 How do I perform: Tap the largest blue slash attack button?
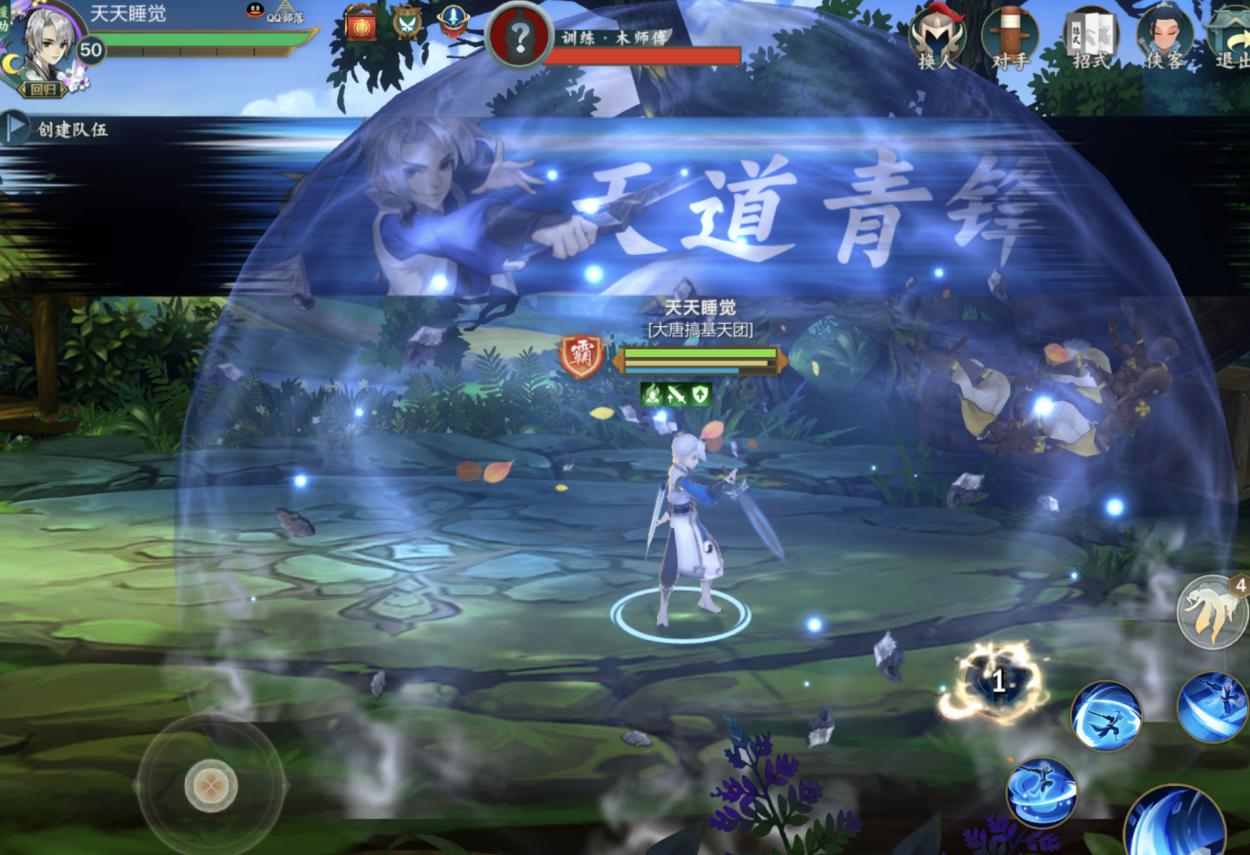tap(1176, 825)
